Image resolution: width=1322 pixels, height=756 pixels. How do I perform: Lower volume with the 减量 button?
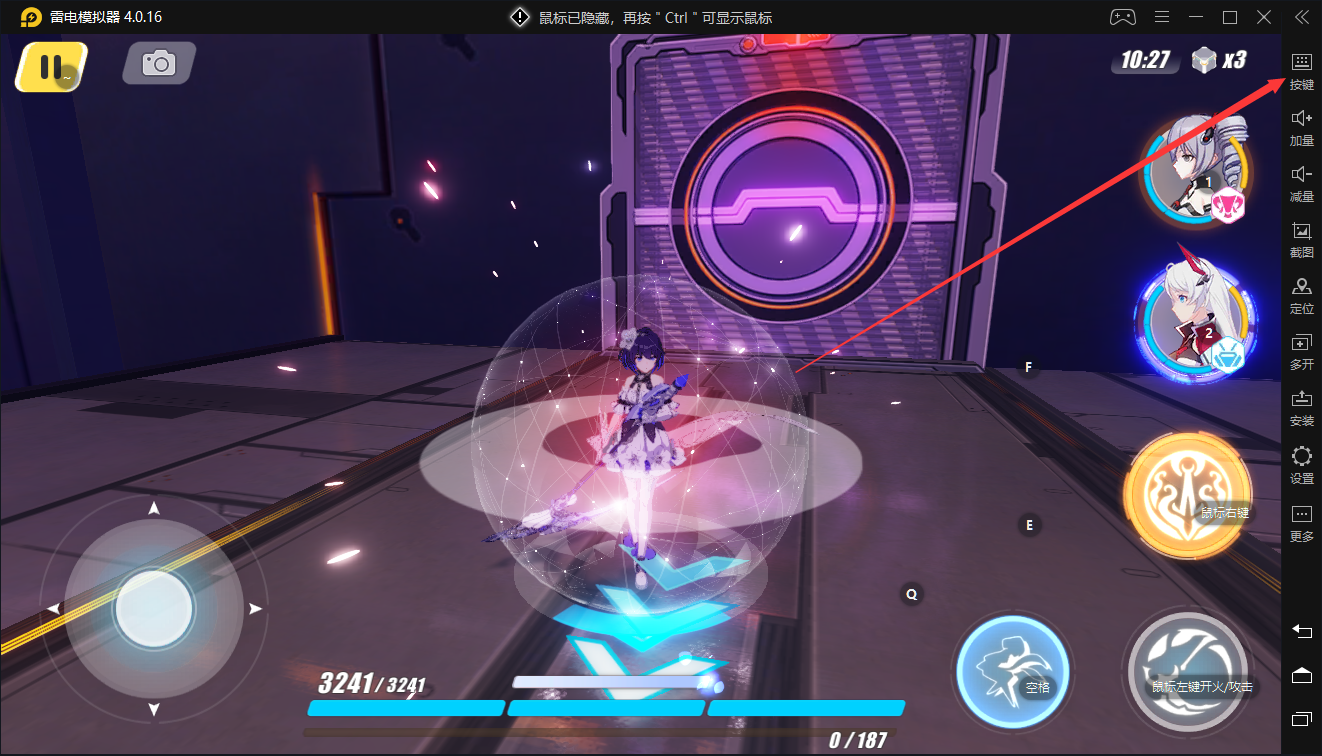tap(1301, 182)
